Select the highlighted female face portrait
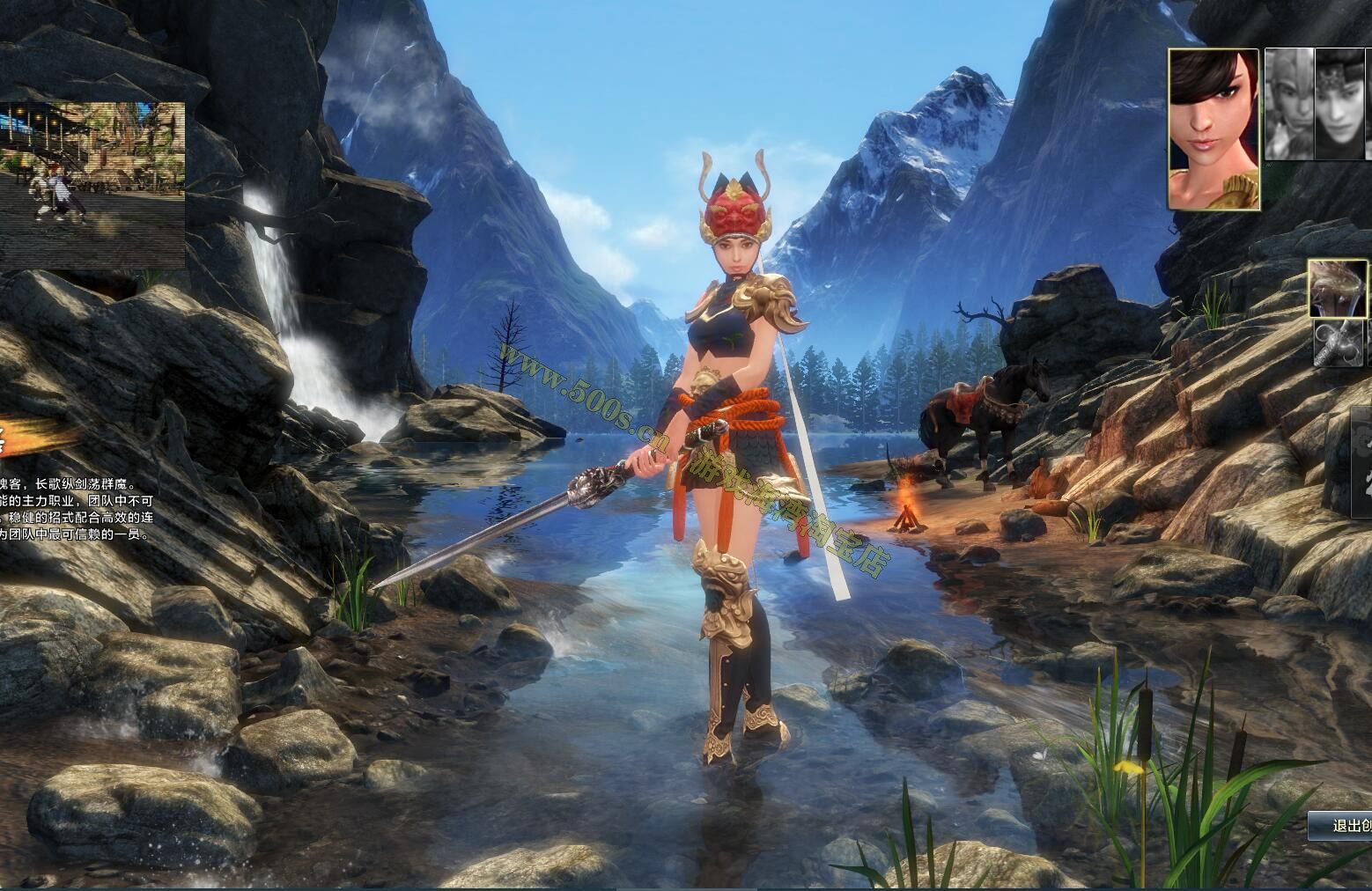The height and width of the screenshot is (891, 1372). point(1213,129)
